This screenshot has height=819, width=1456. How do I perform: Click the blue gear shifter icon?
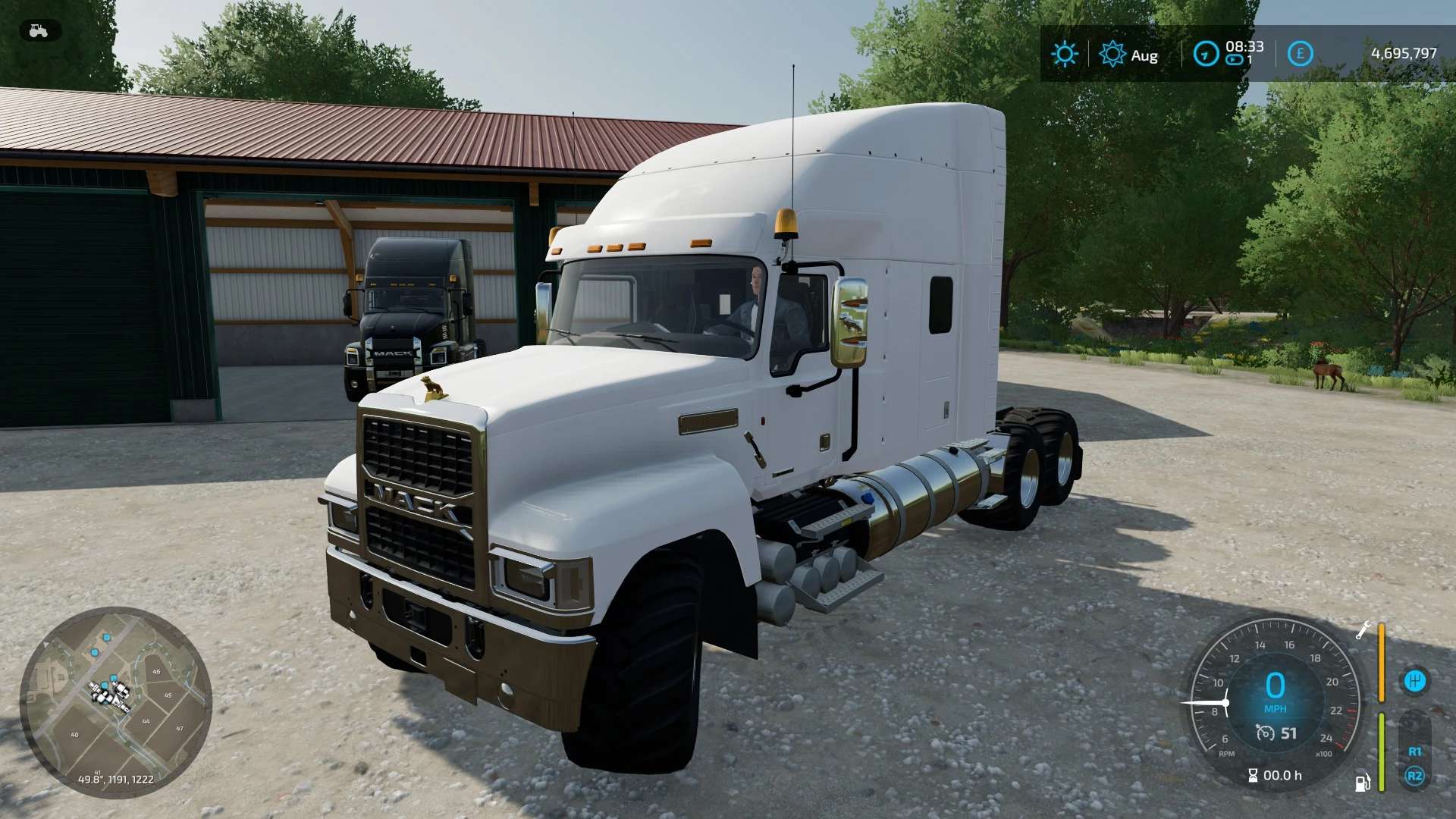pos(1414,681)
